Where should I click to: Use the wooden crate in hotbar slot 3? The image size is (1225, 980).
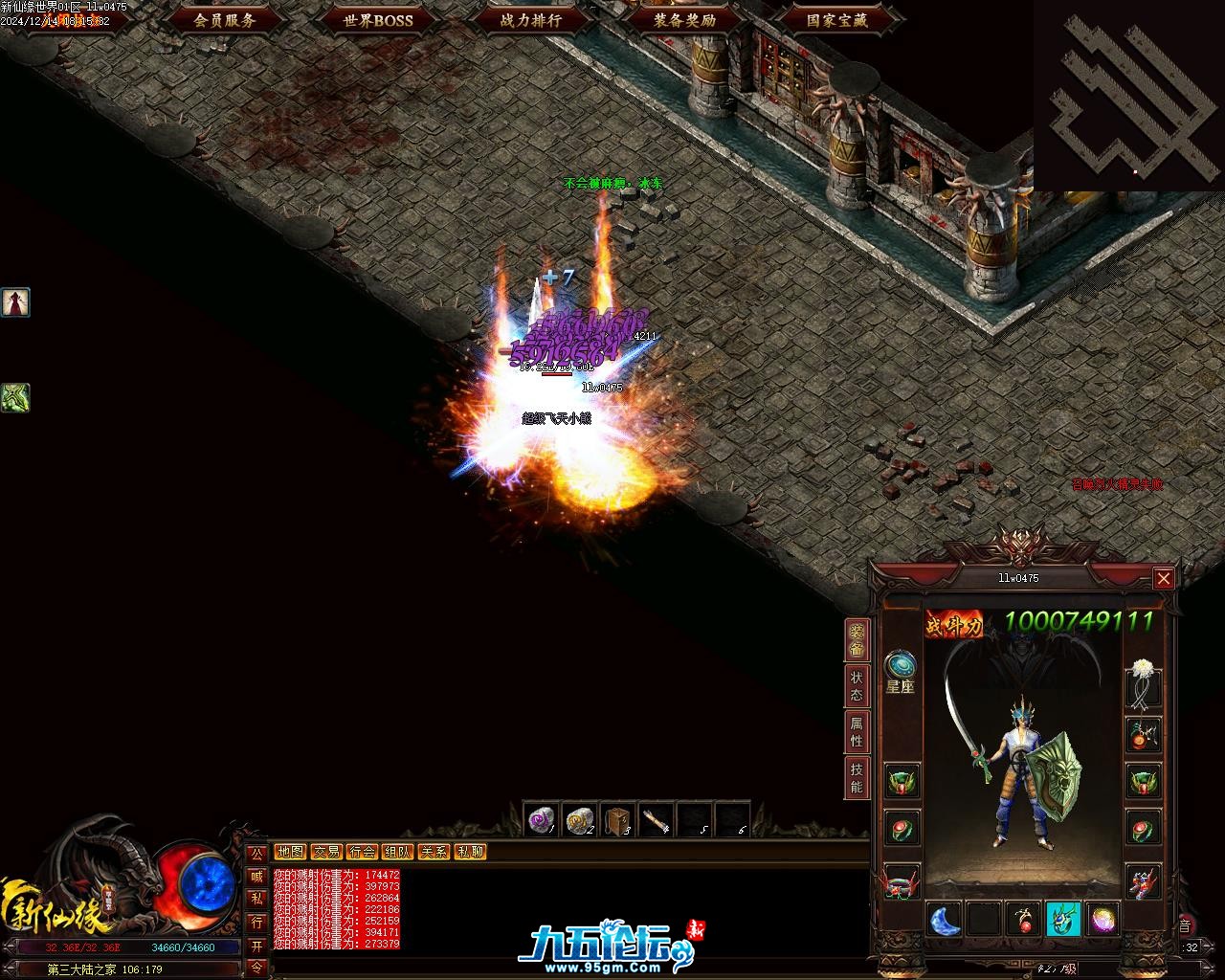click(x=617, y=820)
